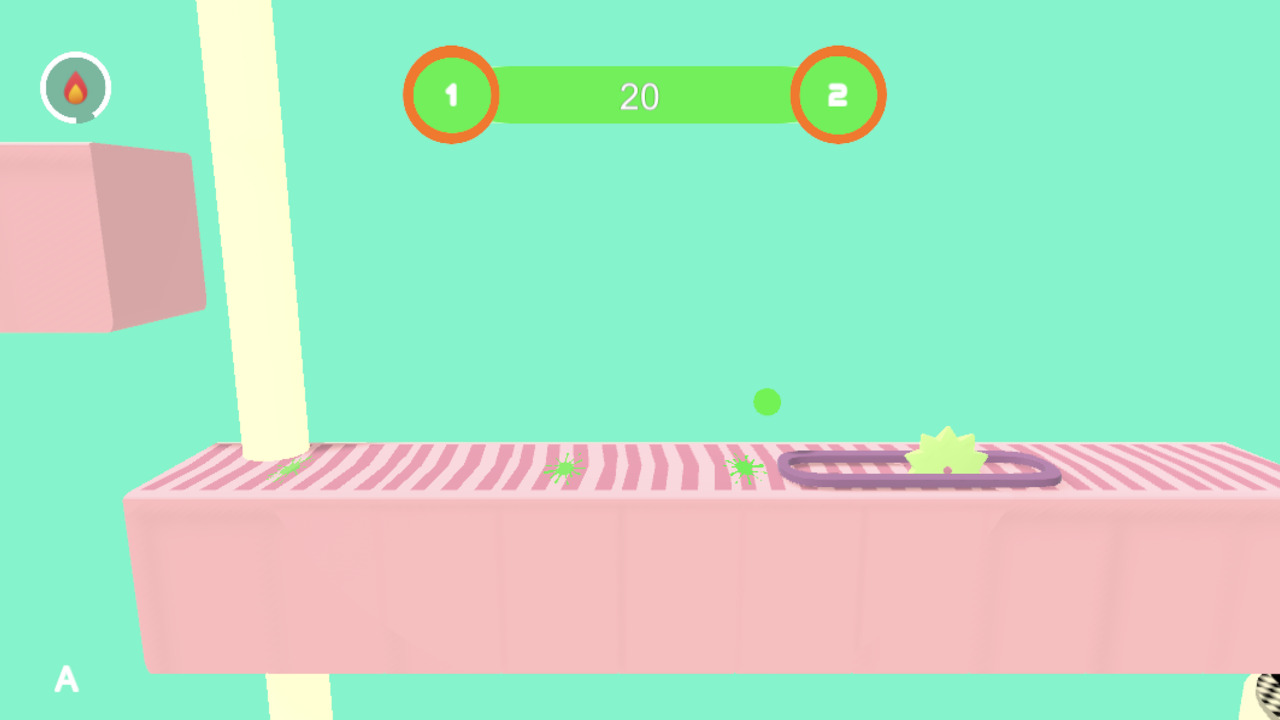Click the 'A' button prompt
The width and height of the screenshot is (1280, 720).
[66, 680]
